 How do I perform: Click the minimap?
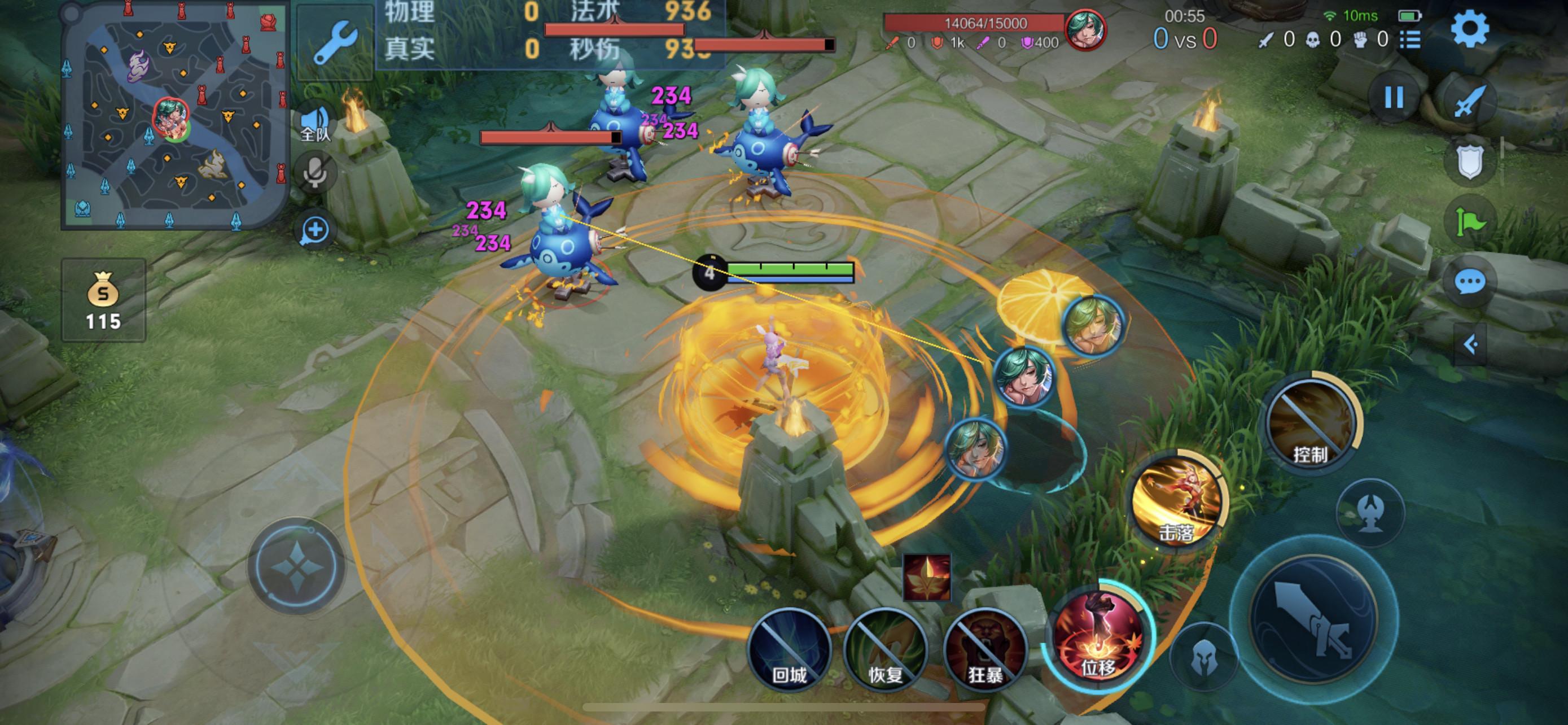pos(174,116)
